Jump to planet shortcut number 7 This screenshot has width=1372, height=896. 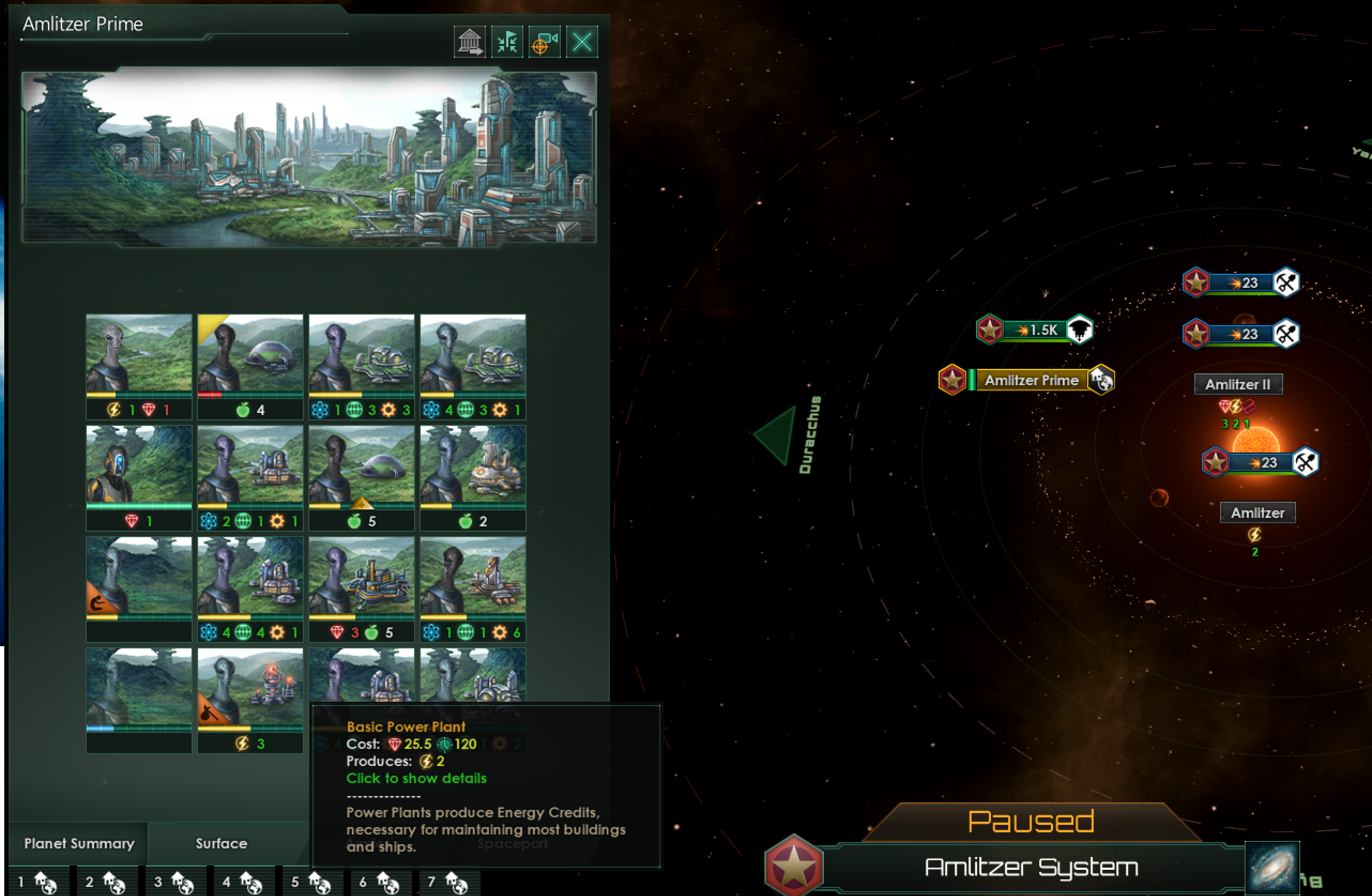point(448,882)
